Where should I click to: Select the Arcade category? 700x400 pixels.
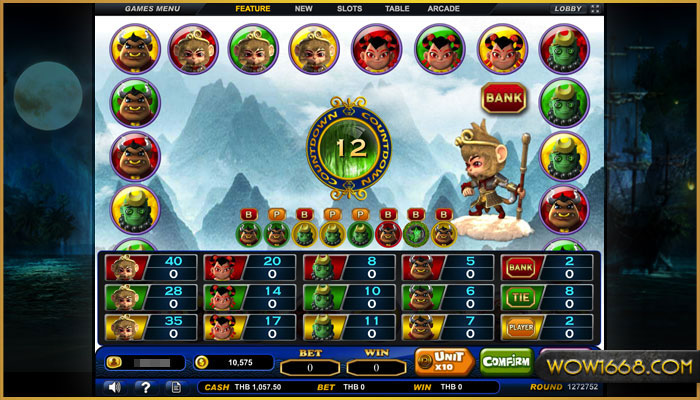(444, 9)
